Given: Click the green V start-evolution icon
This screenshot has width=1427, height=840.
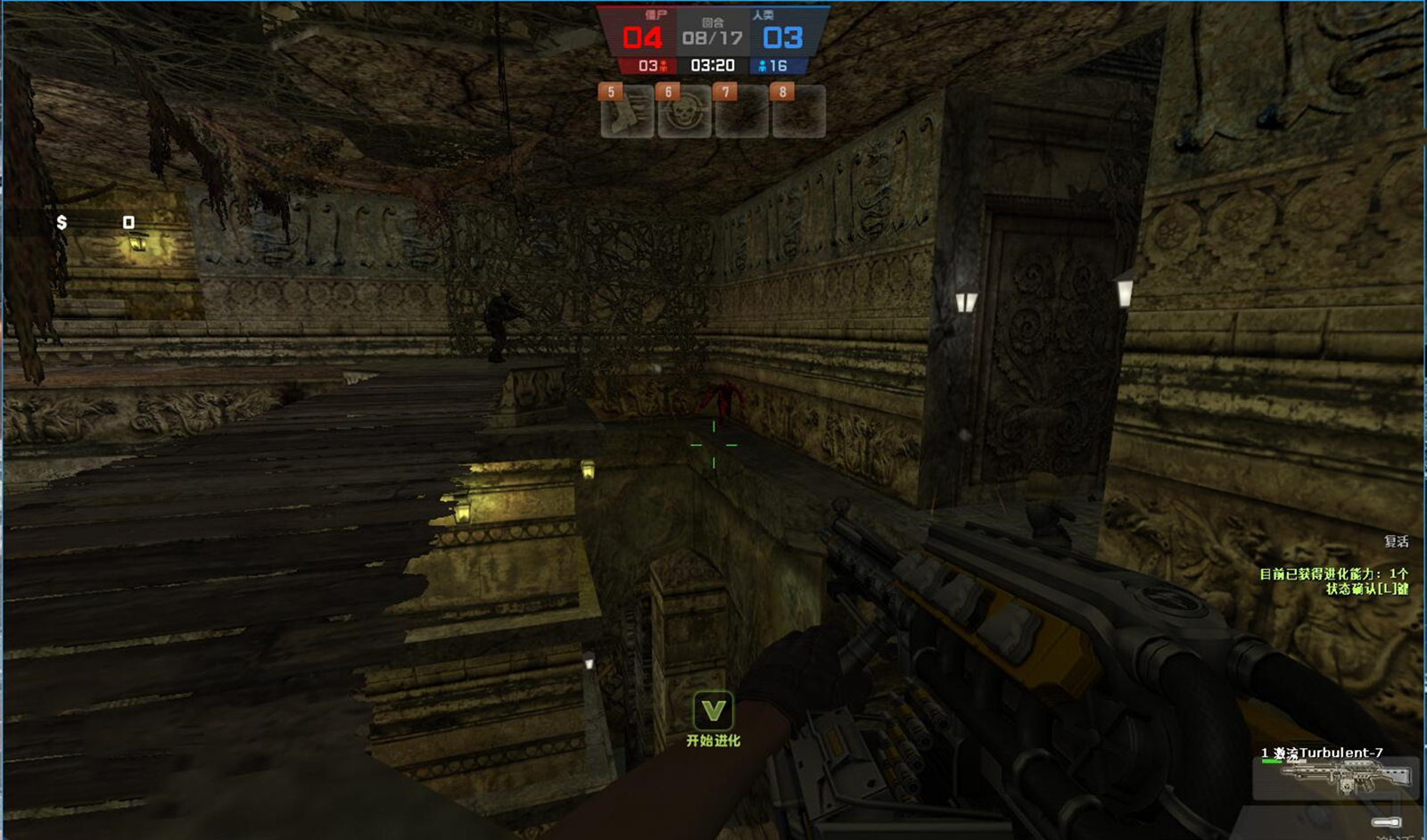Looking at the screenshot, I should coord(713,712).
